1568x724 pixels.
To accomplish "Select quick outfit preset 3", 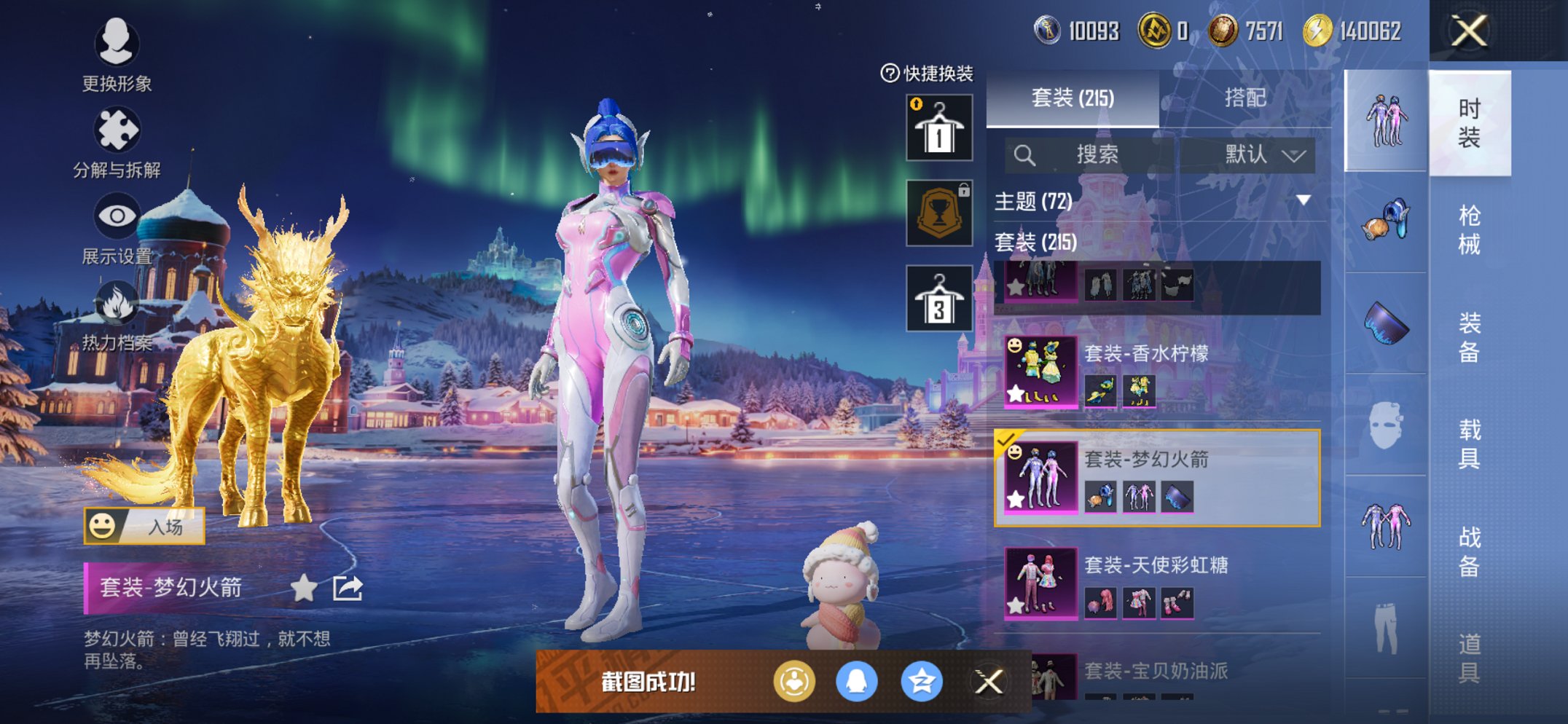I will point(939,299).
